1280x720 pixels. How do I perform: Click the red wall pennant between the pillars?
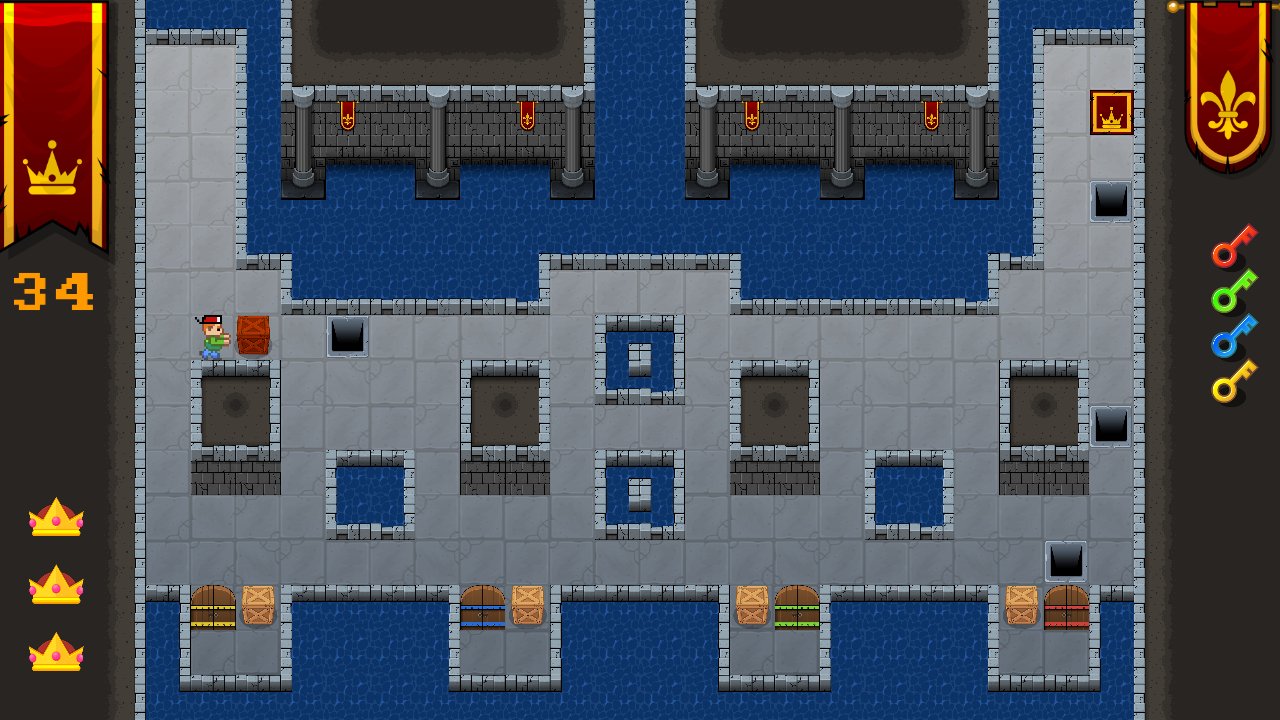(x=345, y=115)
